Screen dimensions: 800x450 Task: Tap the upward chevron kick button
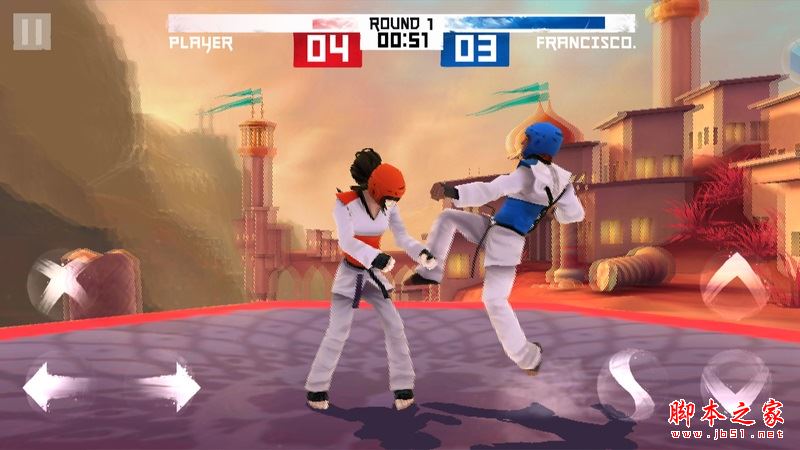[x=734, y=281]
